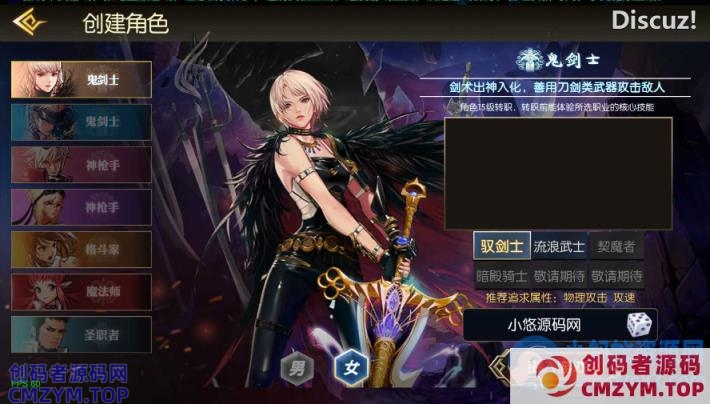Select the highlighted 鬼剑士 class with the blonde portrait
710x404 pixels.
[81, 80]
